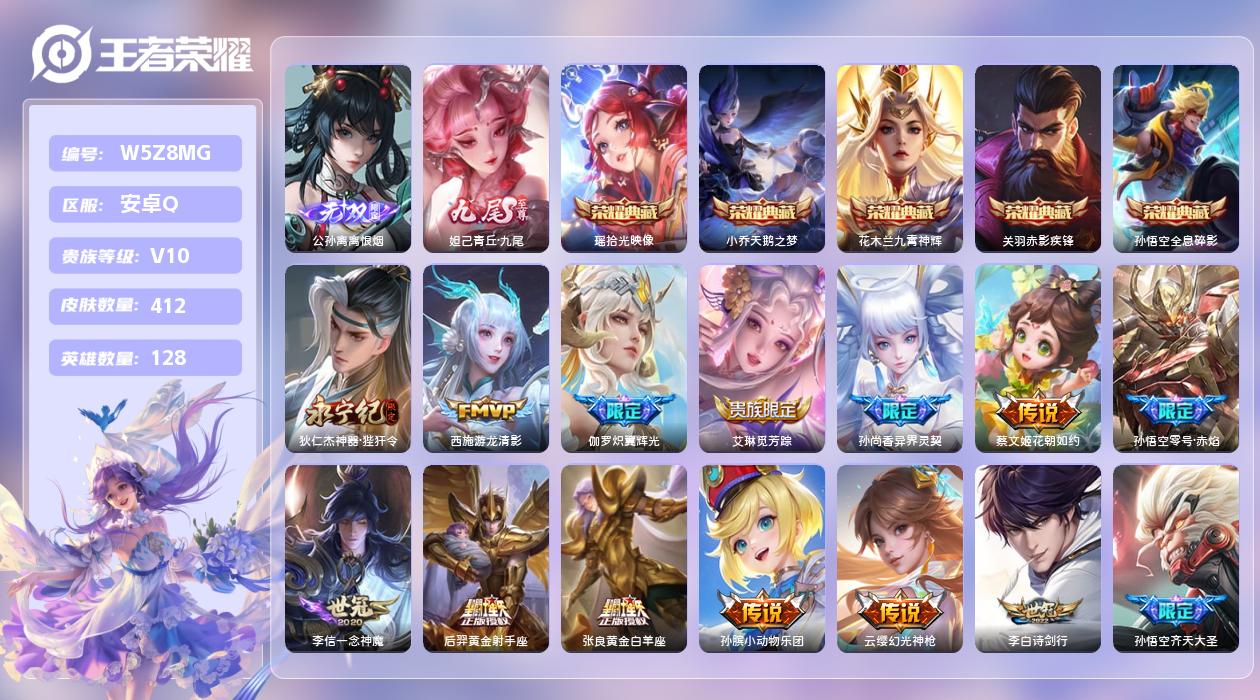Select the 孙尚香 异界灵契 skin card

(x=900, y=358)
